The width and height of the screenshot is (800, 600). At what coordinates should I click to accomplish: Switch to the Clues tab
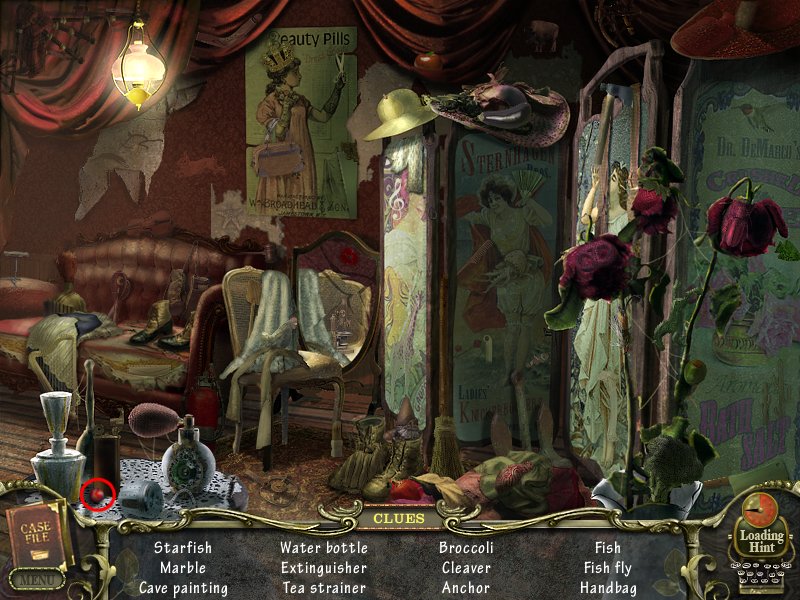399,519
